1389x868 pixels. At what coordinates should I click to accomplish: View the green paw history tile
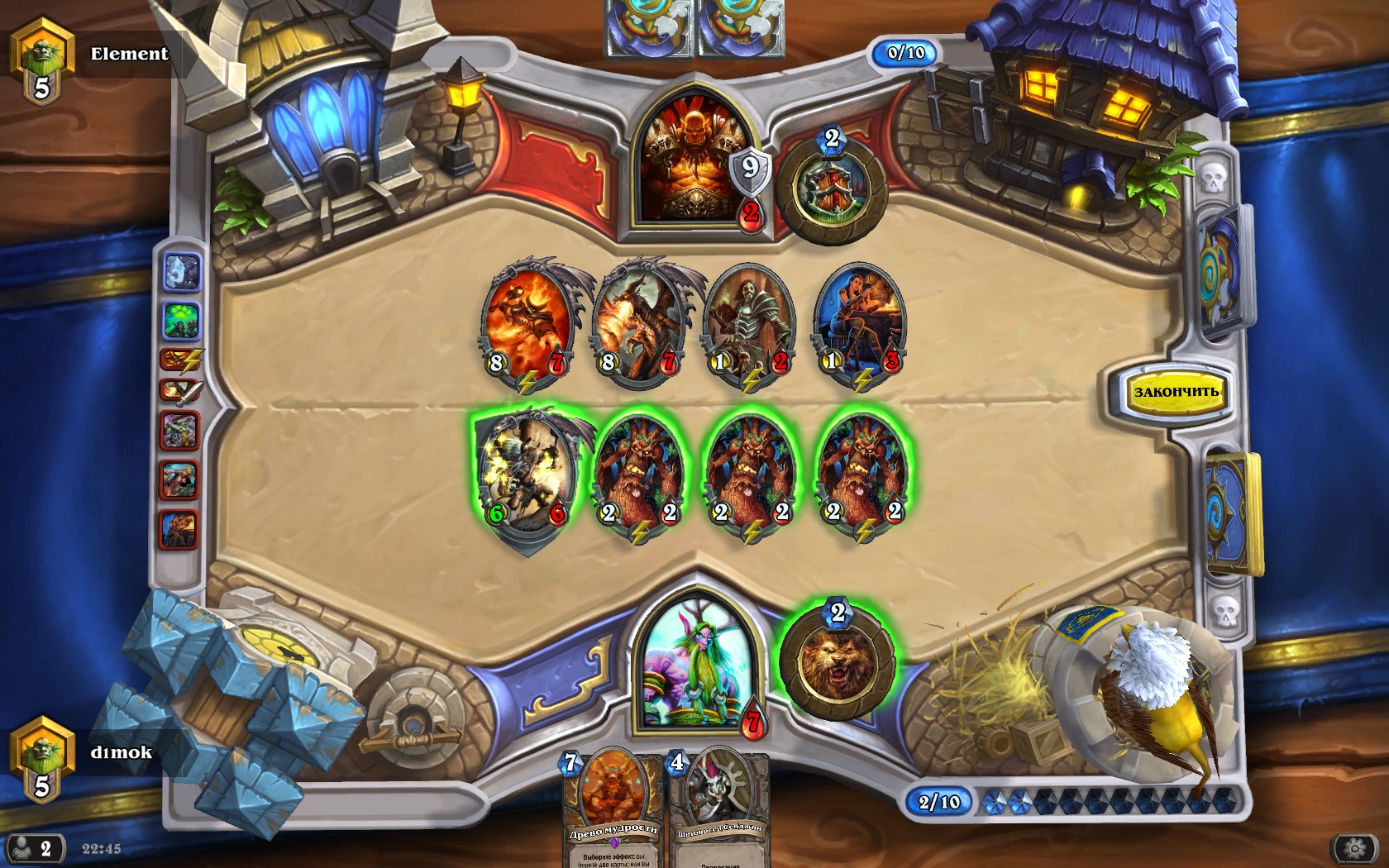(x=182, y=320)
